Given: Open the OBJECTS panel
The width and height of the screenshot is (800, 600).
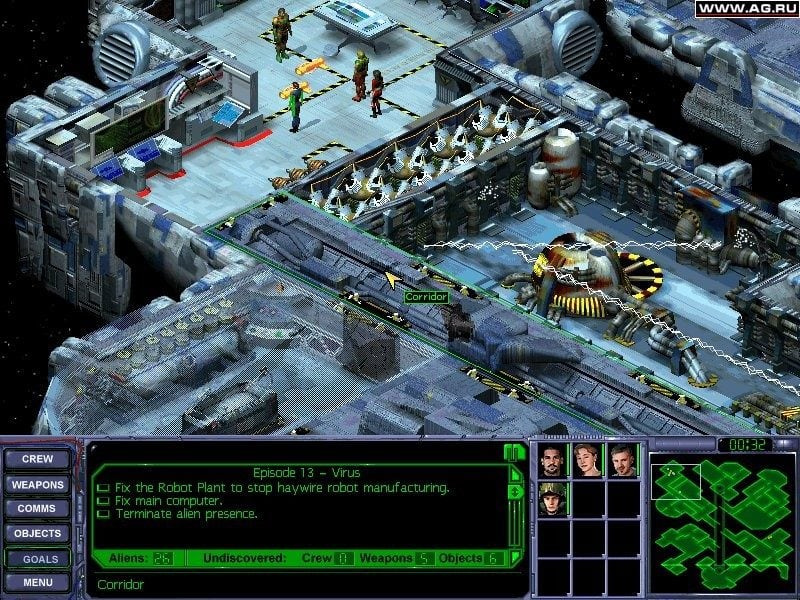Looking at the screenshot, I should tap(38, 534).
